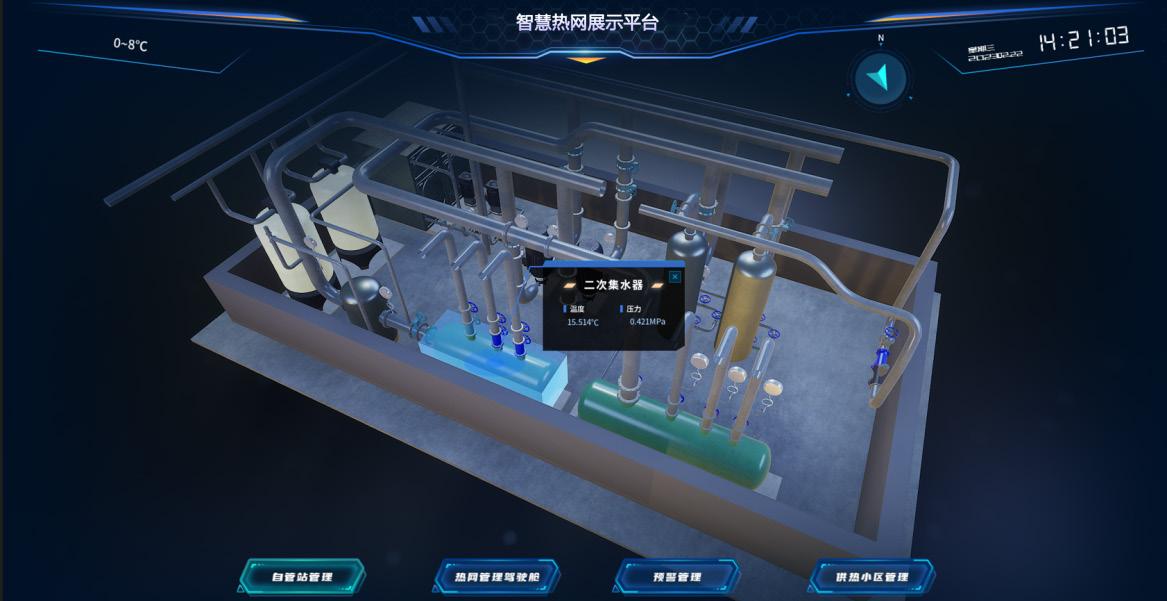Close the 二次集水器 info popup

pos(675,276)
